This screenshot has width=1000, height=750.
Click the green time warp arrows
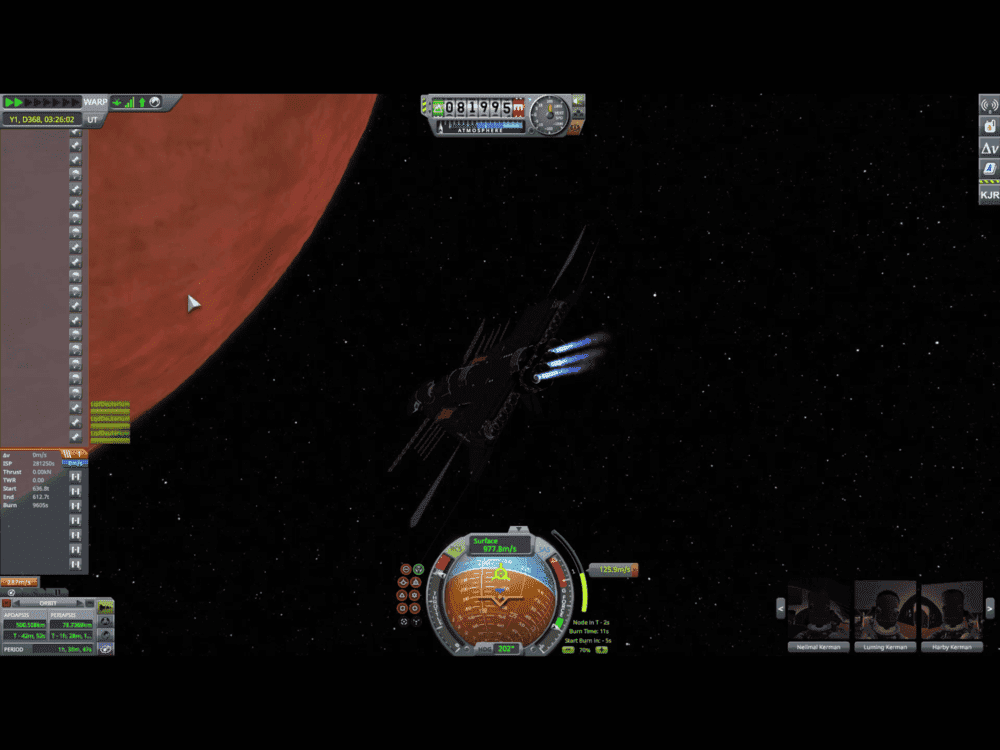coord(14,102)
